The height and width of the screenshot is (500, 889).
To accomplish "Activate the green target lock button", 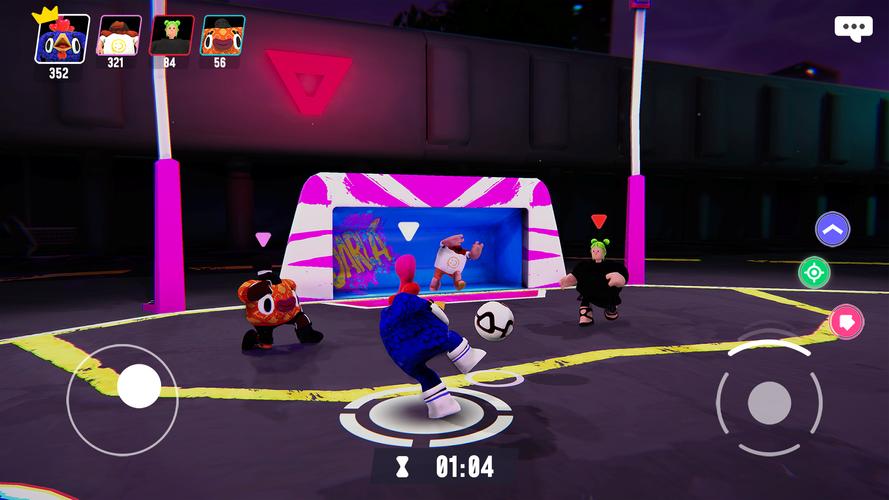I will [814, 272].
